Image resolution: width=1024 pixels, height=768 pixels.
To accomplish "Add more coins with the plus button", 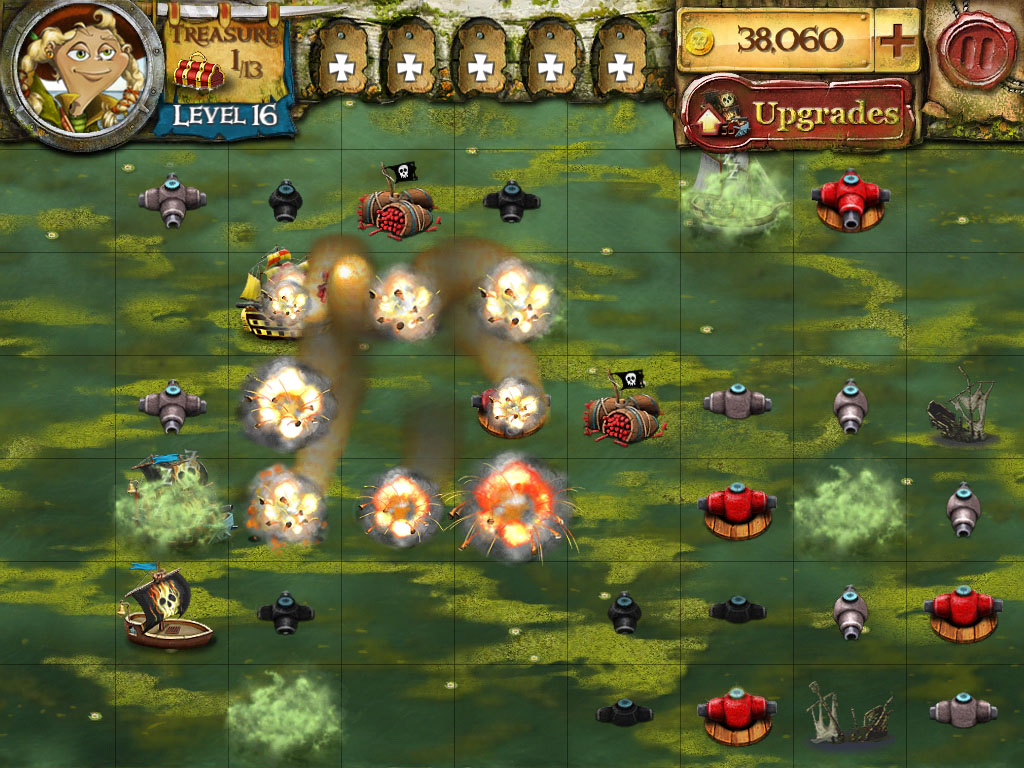I will click(x=897, y=41).
